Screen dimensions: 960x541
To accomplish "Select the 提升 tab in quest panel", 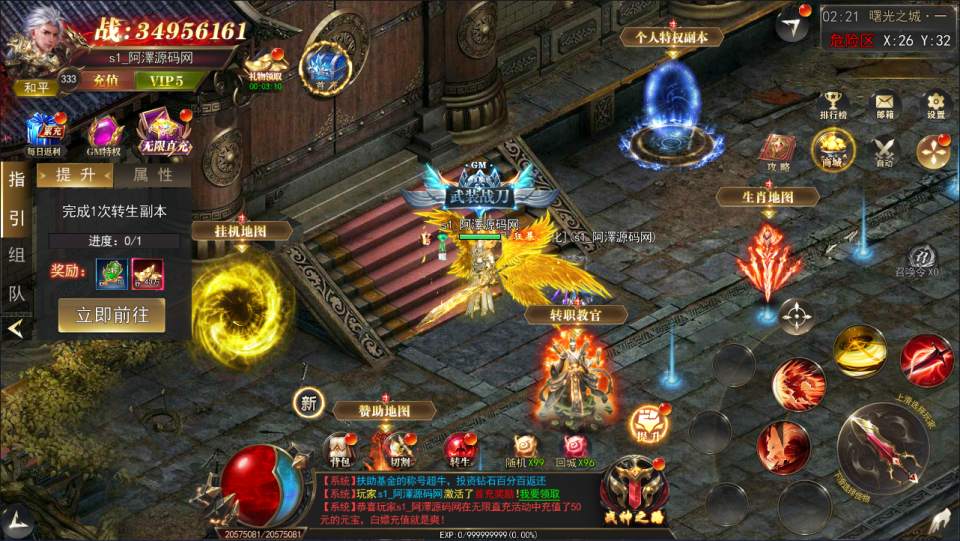I will (75, 174).
